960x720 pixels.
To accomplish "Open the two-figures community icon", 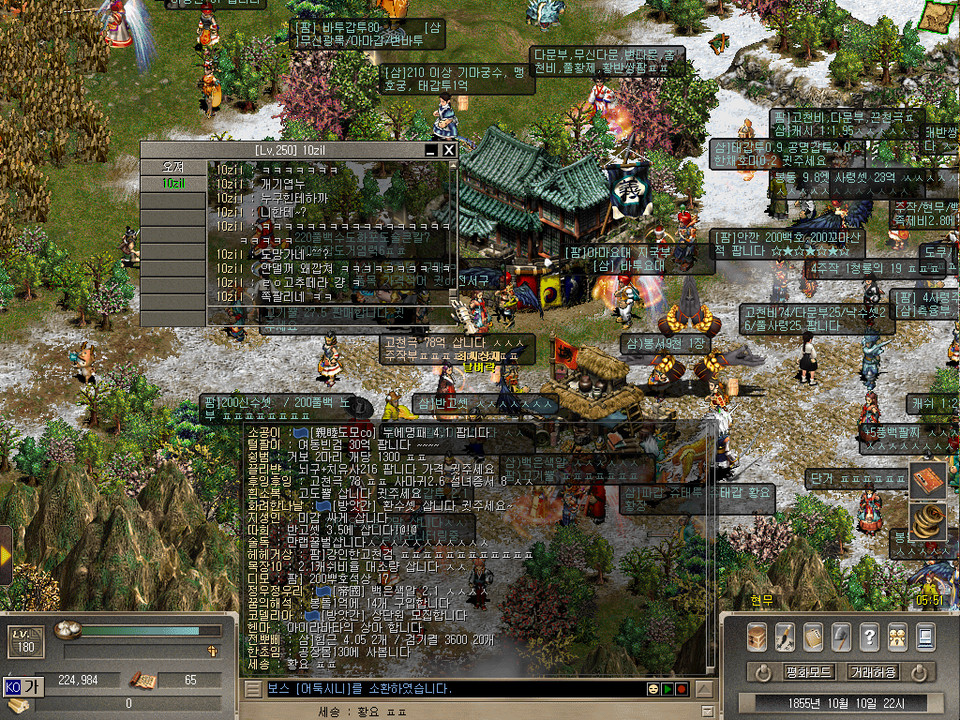I will click(898, 636).
